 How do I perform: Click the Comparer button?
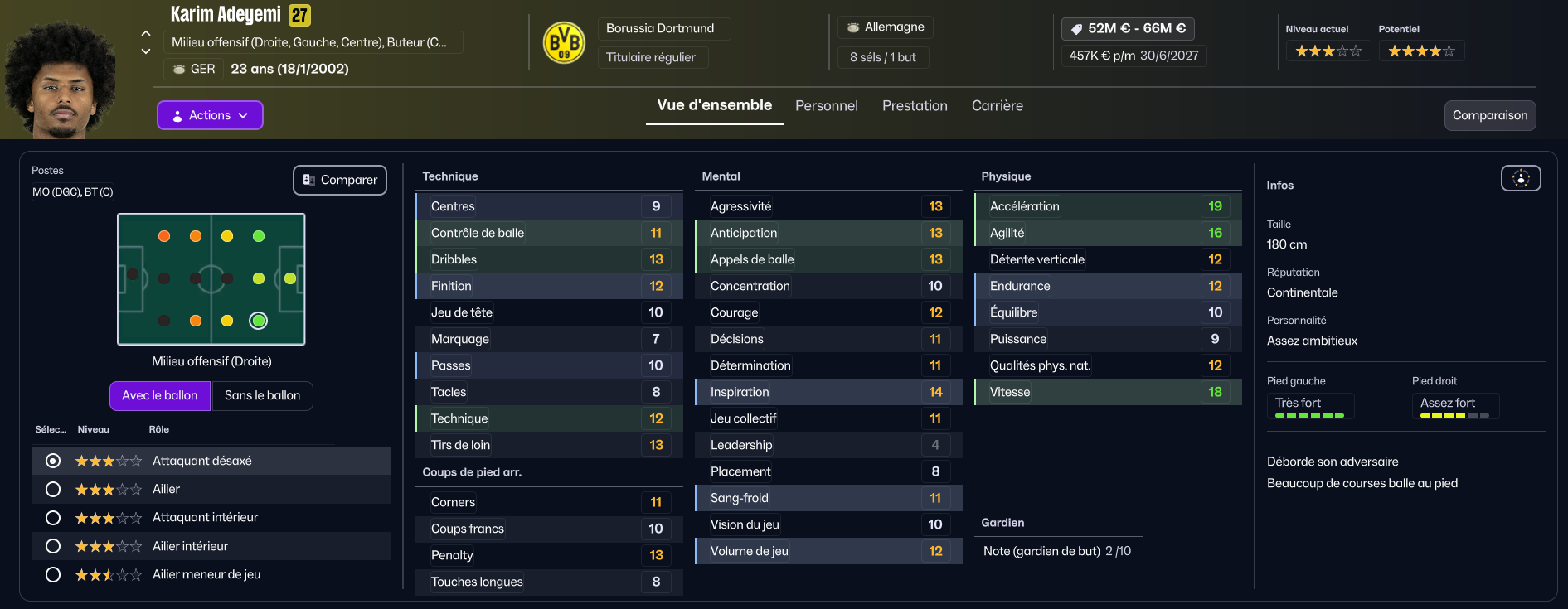[340, 180]
